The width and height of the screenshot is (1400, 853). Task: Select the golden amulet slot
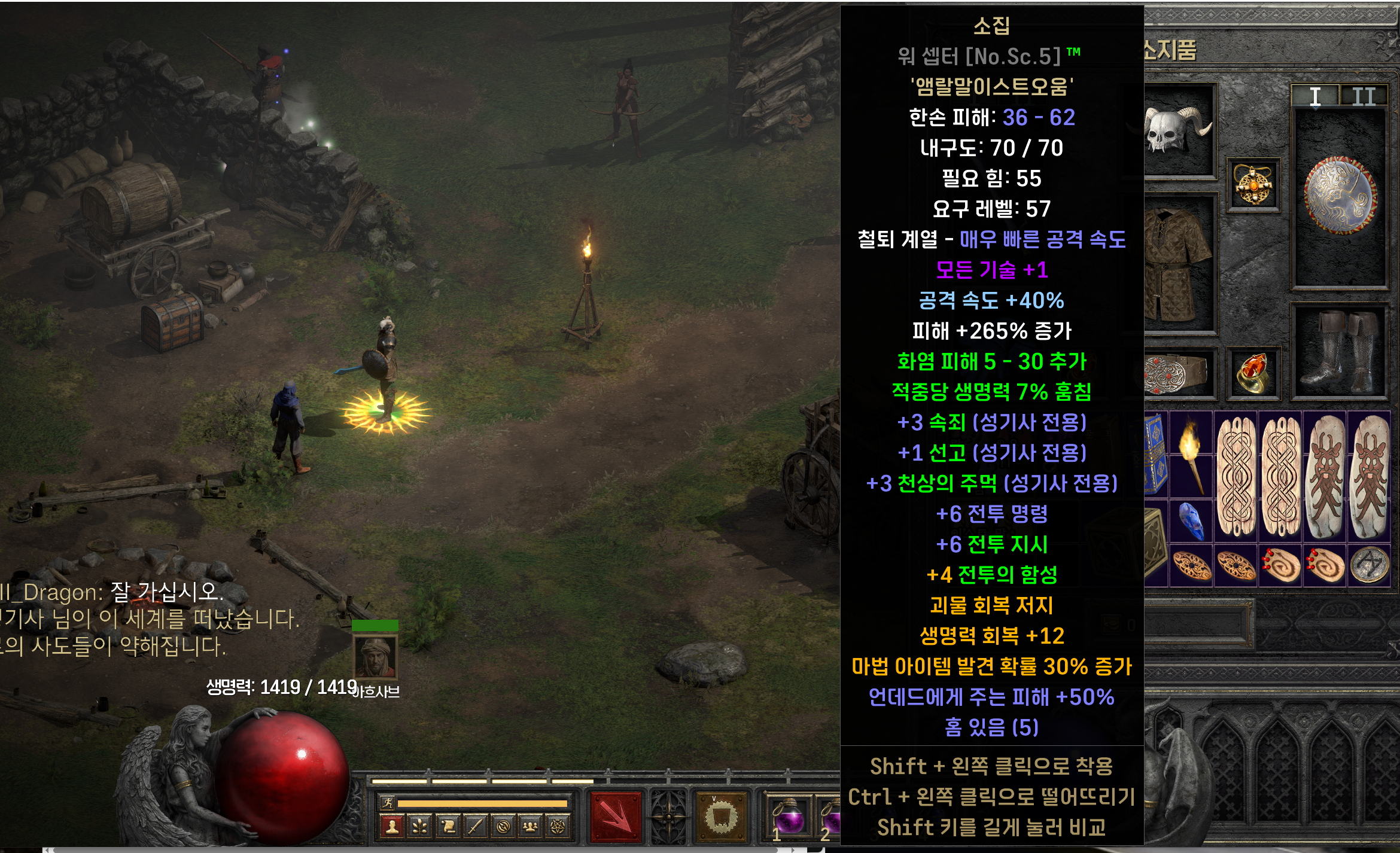1253,185
